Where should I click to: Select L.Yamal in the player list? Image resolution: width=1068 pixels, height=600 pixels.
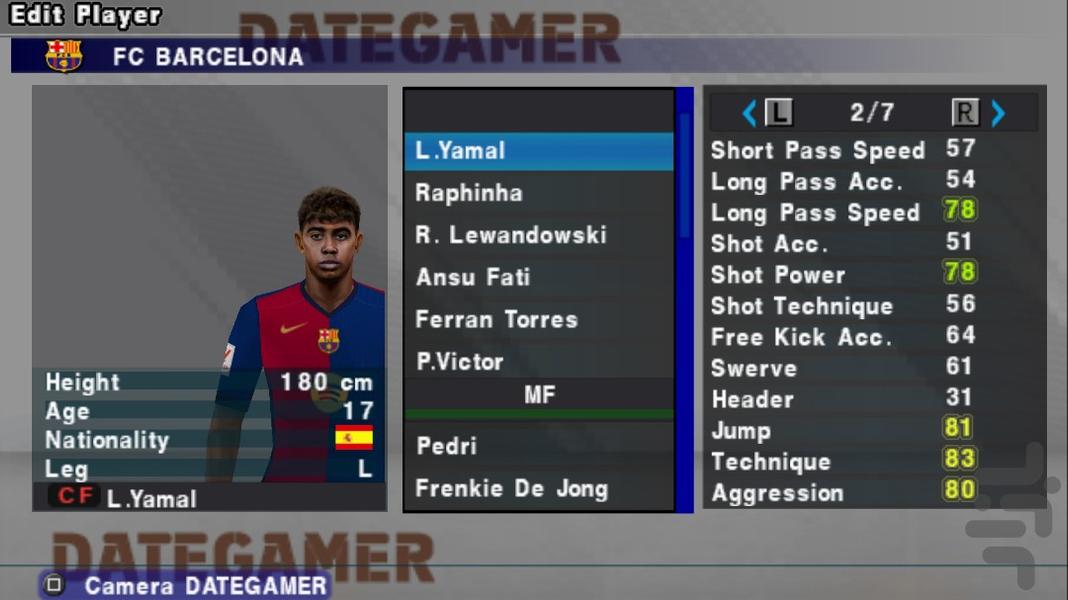(538, 151)
